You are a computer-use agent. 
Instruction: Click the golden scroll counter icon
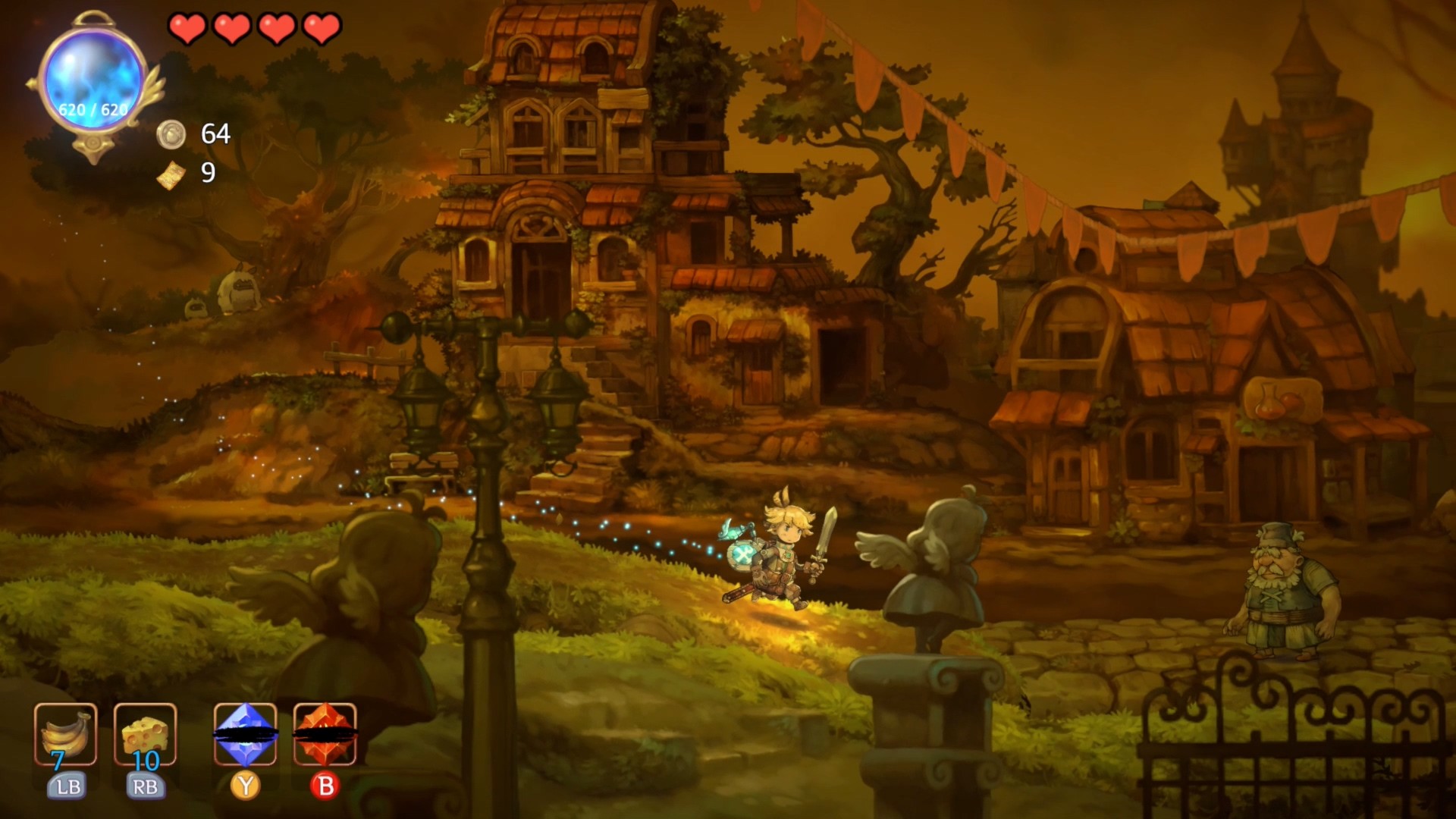pos(173,174)
